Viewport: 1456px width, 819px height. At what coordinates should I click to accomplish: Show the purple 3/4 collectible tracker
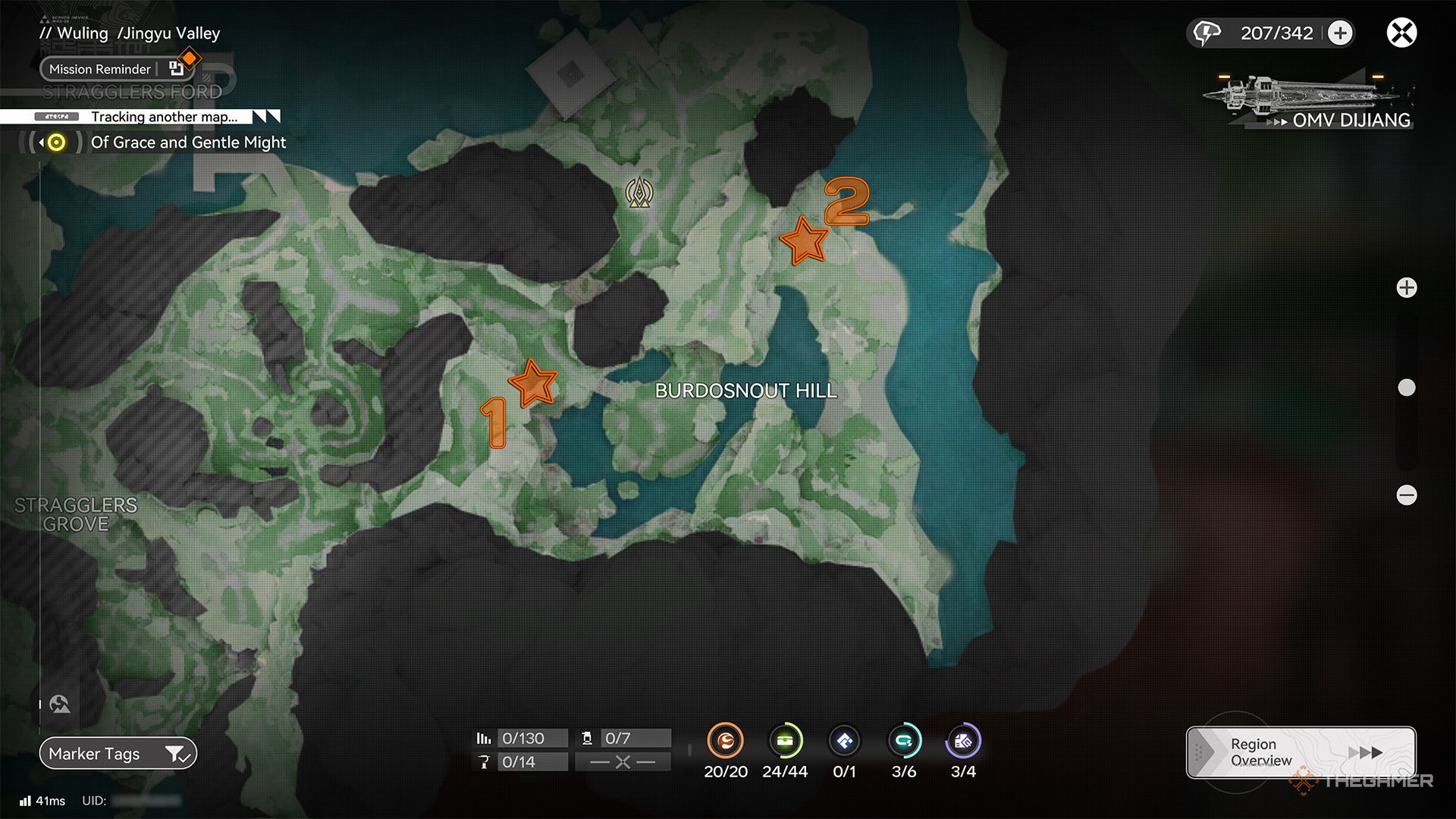(963, 741)
